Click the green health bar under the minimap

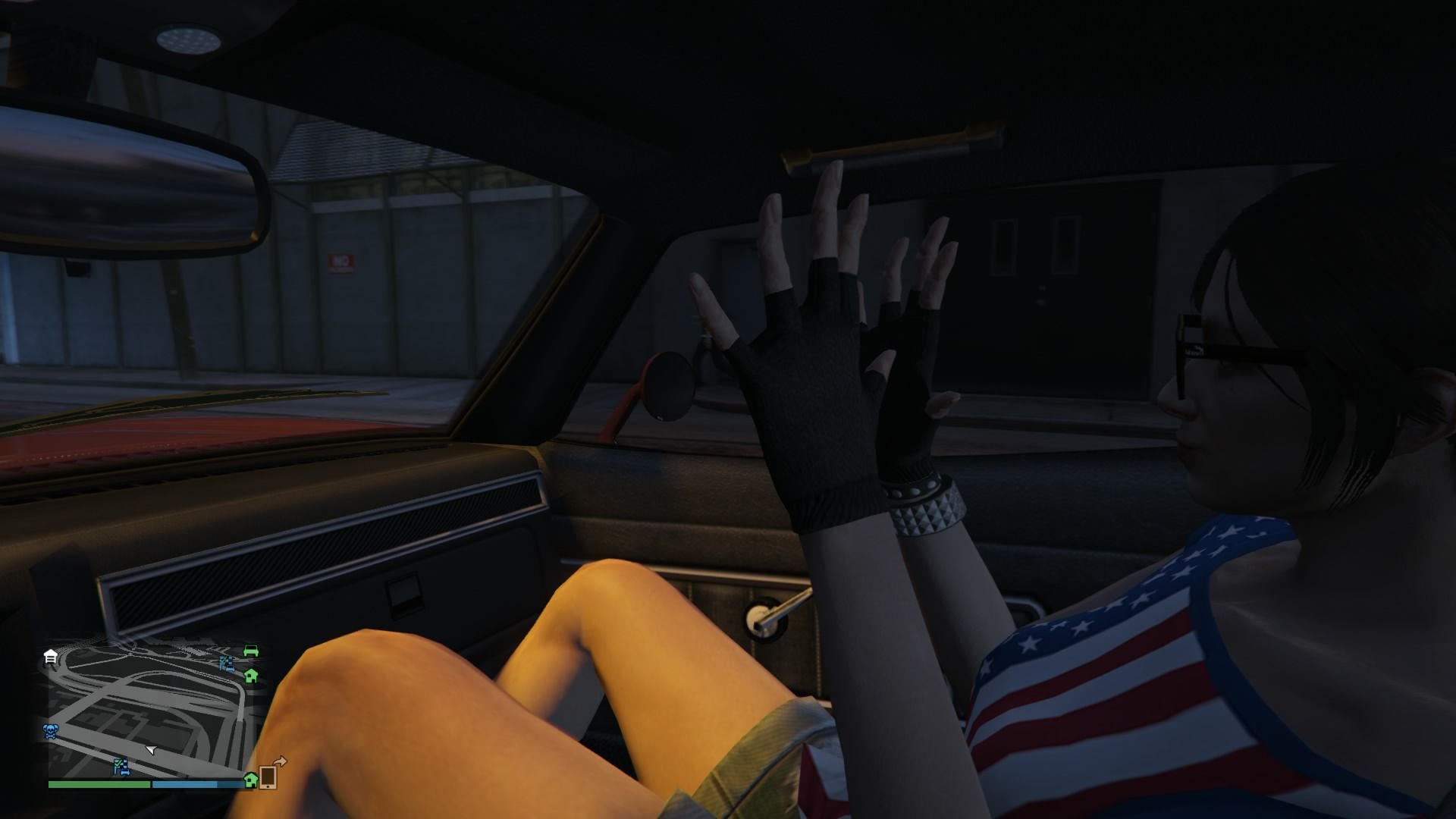pyautogui.click(x=99, y=786)
